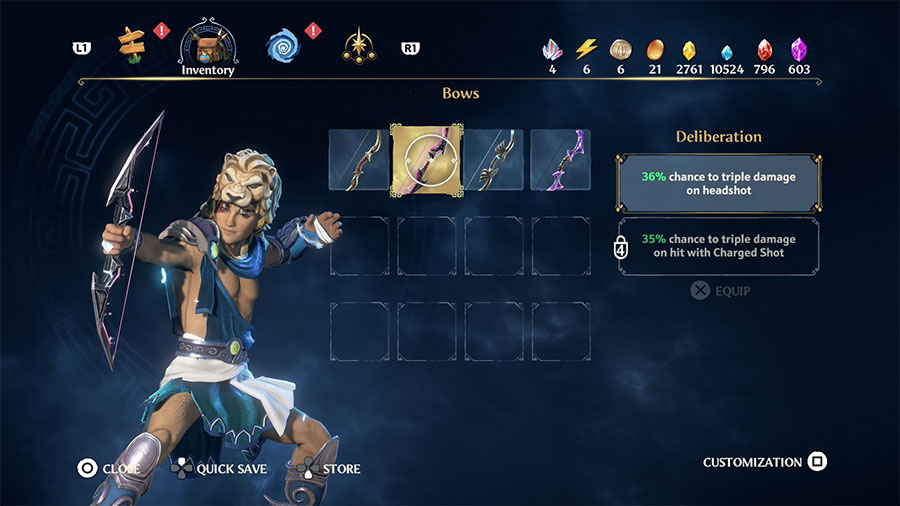Select the highlighted pink and black bow
This screenshot has width=900, height=506.
click(427, 159)
